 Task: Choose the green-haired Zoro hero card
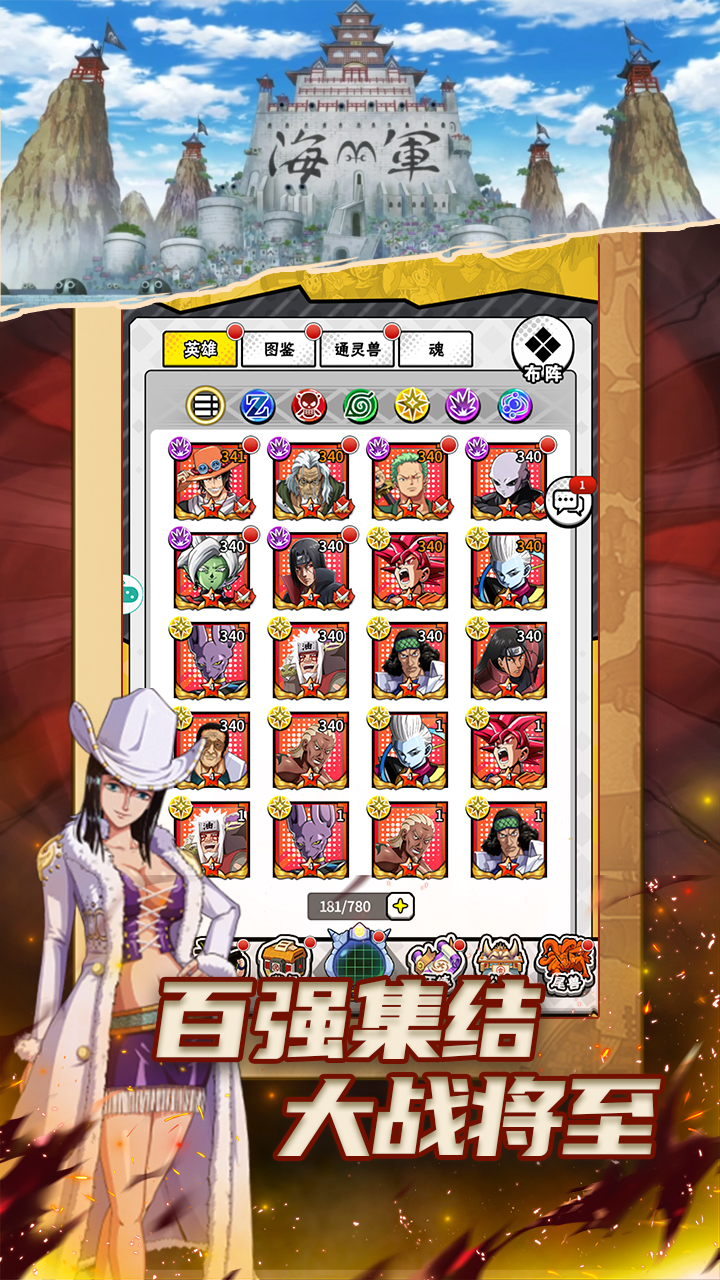410,482
